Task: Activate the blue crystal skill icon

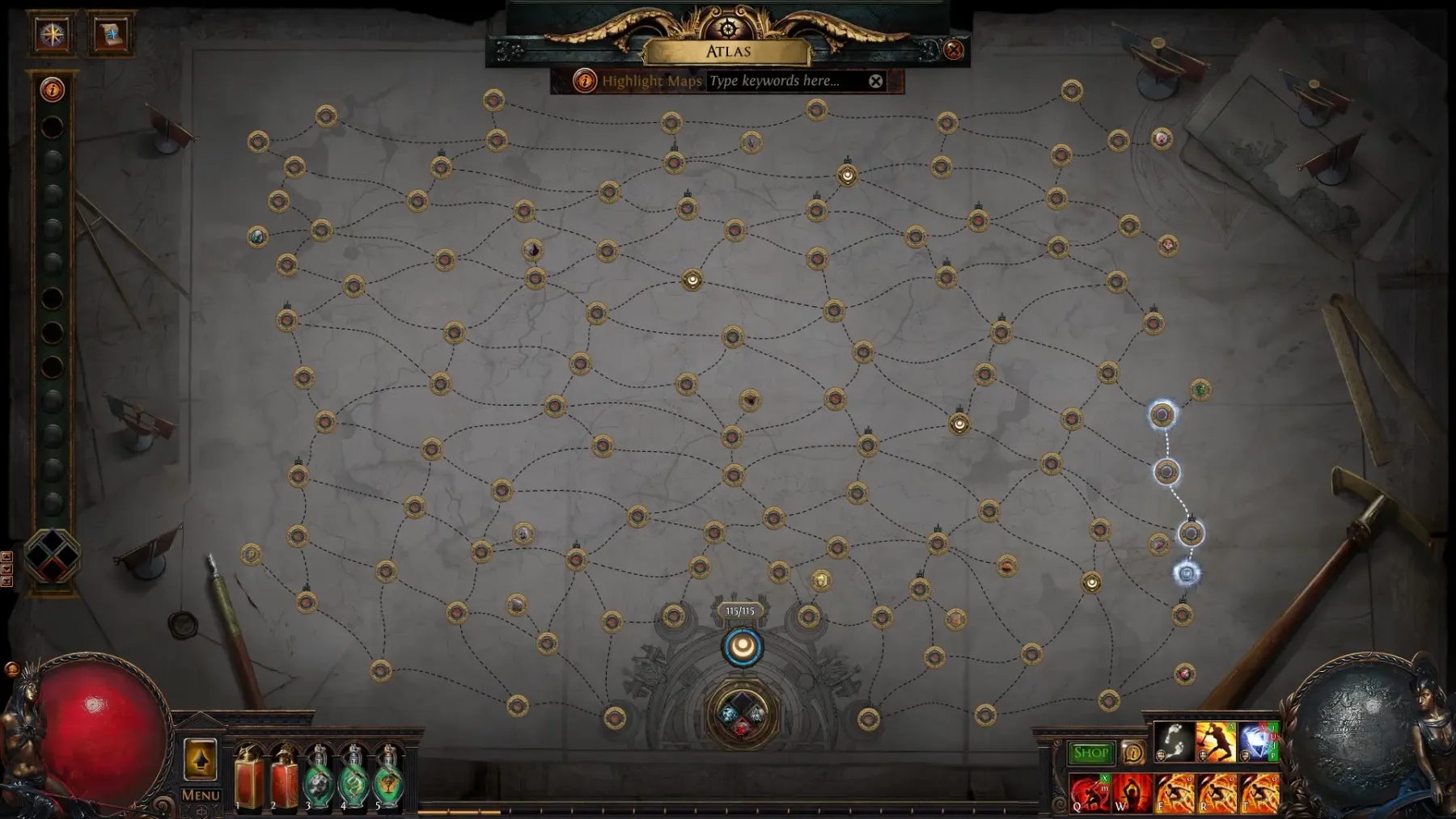Action: [1258, 743]
